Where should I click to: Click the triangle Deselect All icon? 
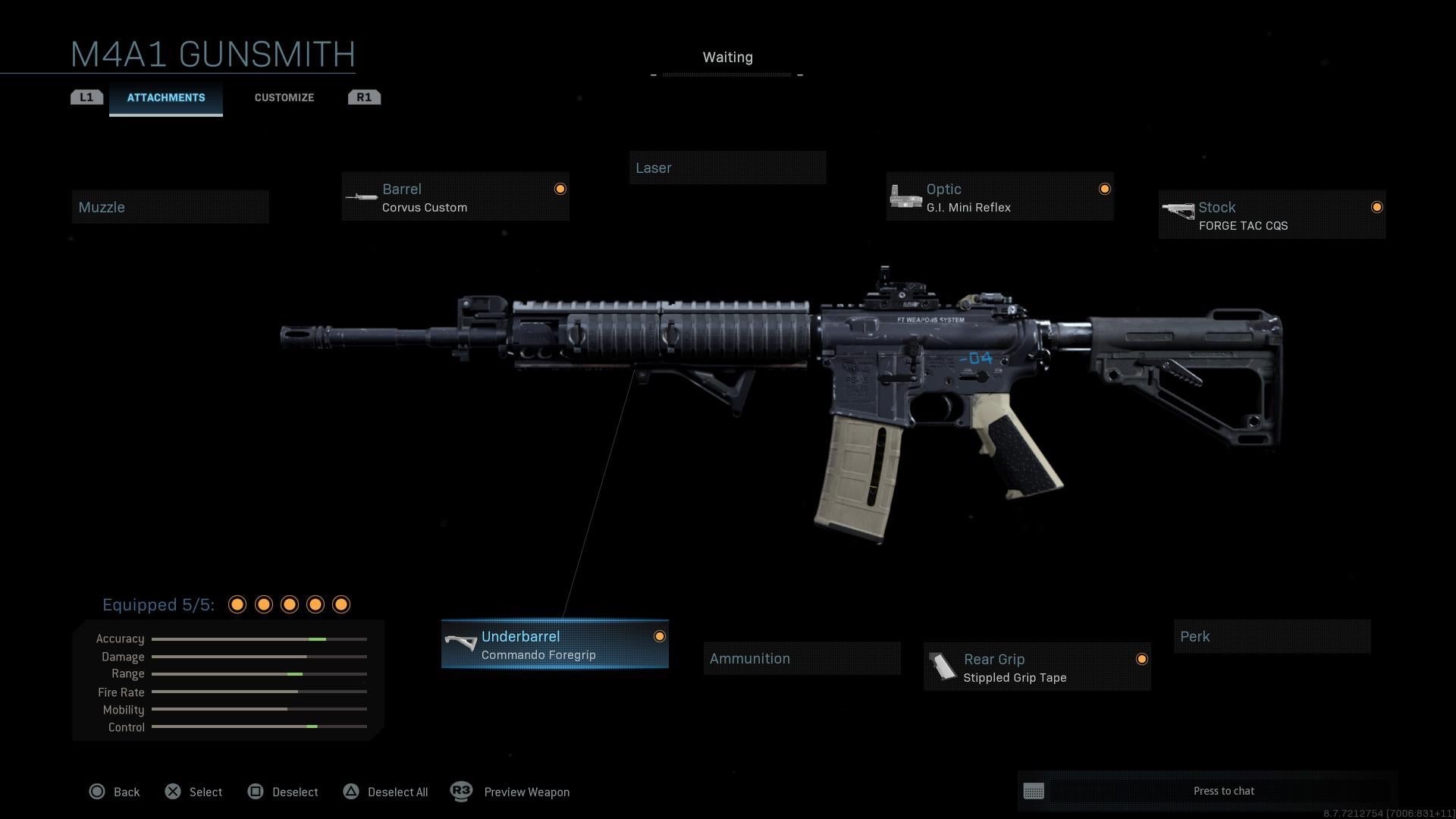(x=351, y=791)
